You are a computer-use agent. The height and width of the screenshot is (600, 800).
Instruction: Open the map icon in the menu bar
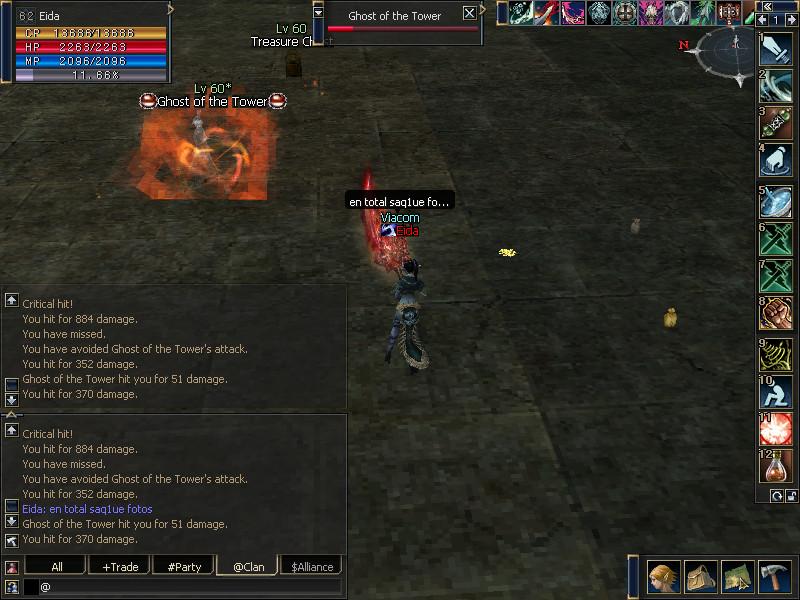click(738, 576)
